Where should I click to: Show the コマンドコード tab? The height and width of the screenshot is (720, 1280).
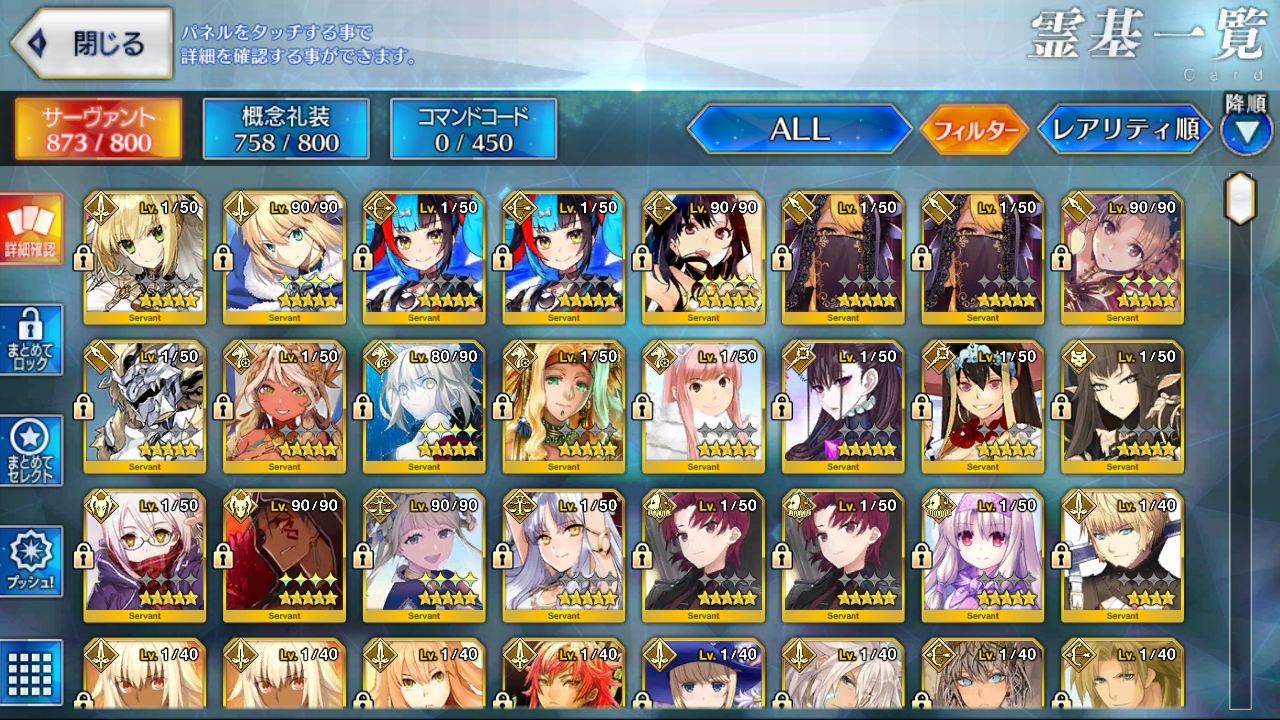click(x=473, y=129)
